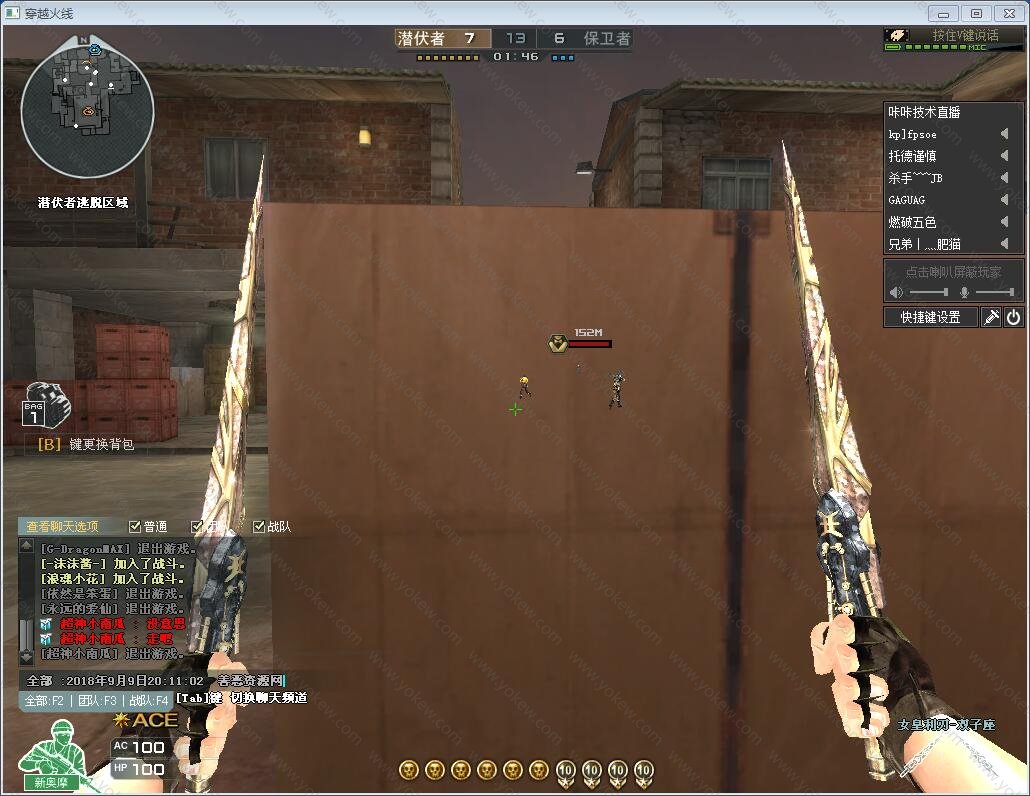Mute player 兄弟丨....肥猫's speaker
The width and height of the screenshot is (1030, 796).
pyautogui.click(x=1004, y=244)
